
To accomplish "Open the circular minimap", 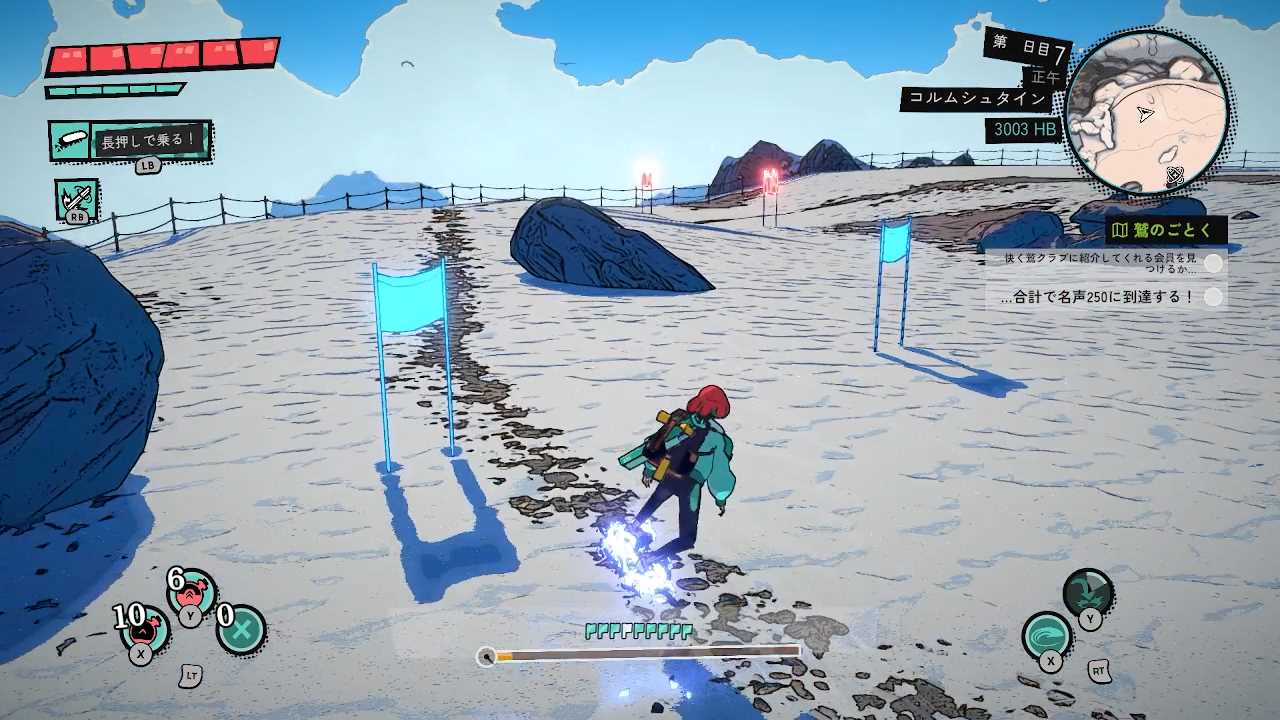I will tap(1146, 112).
